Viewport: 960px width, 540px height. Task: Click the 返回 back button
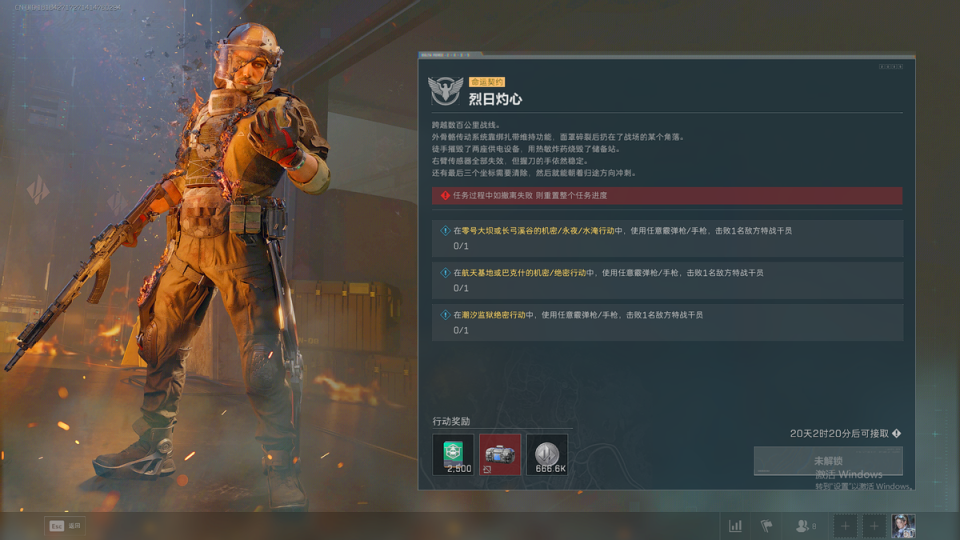[63, 526]
